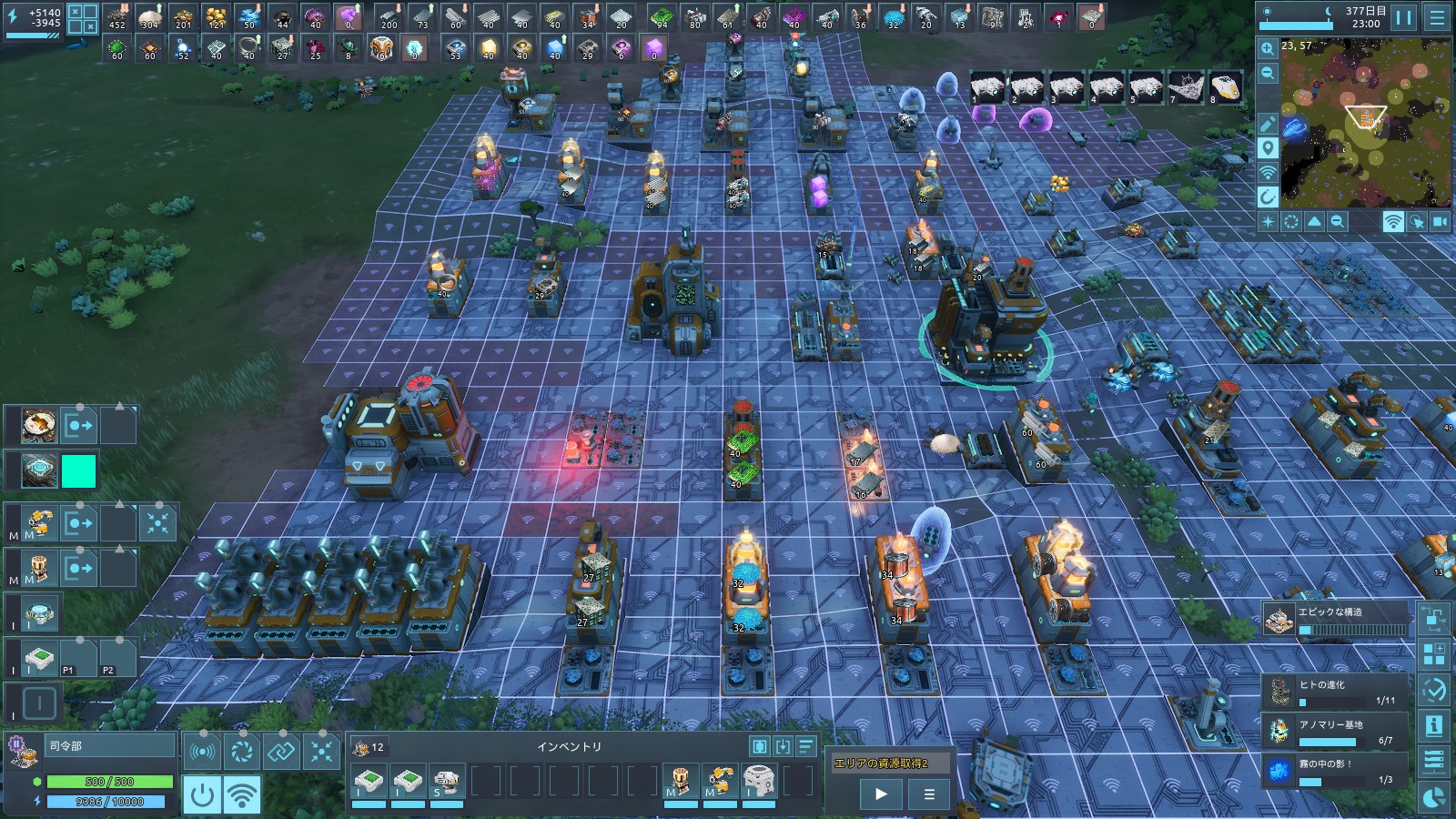This screenshot has height=819, width=1456.
Task: Open the main hamburger menu
Action: 1437,17
